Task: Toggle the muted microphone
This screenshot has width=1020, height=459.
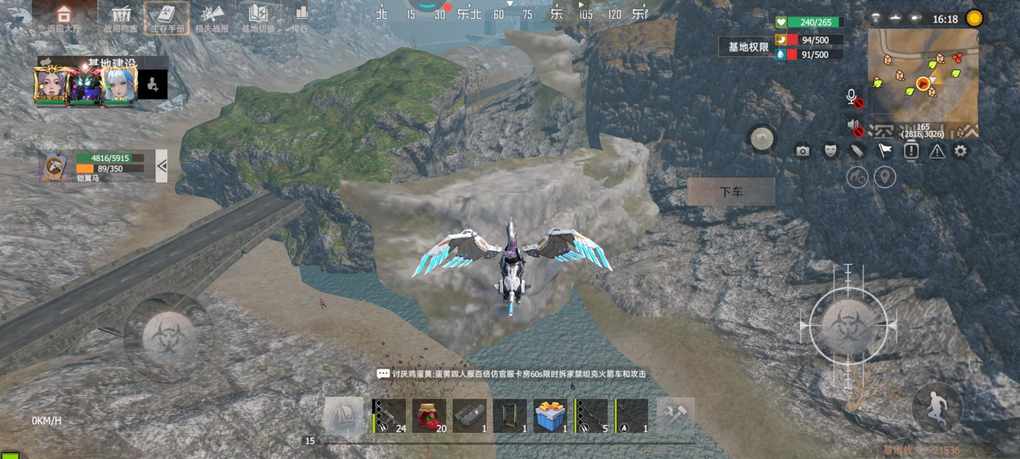Action: [x=853, y=98]
